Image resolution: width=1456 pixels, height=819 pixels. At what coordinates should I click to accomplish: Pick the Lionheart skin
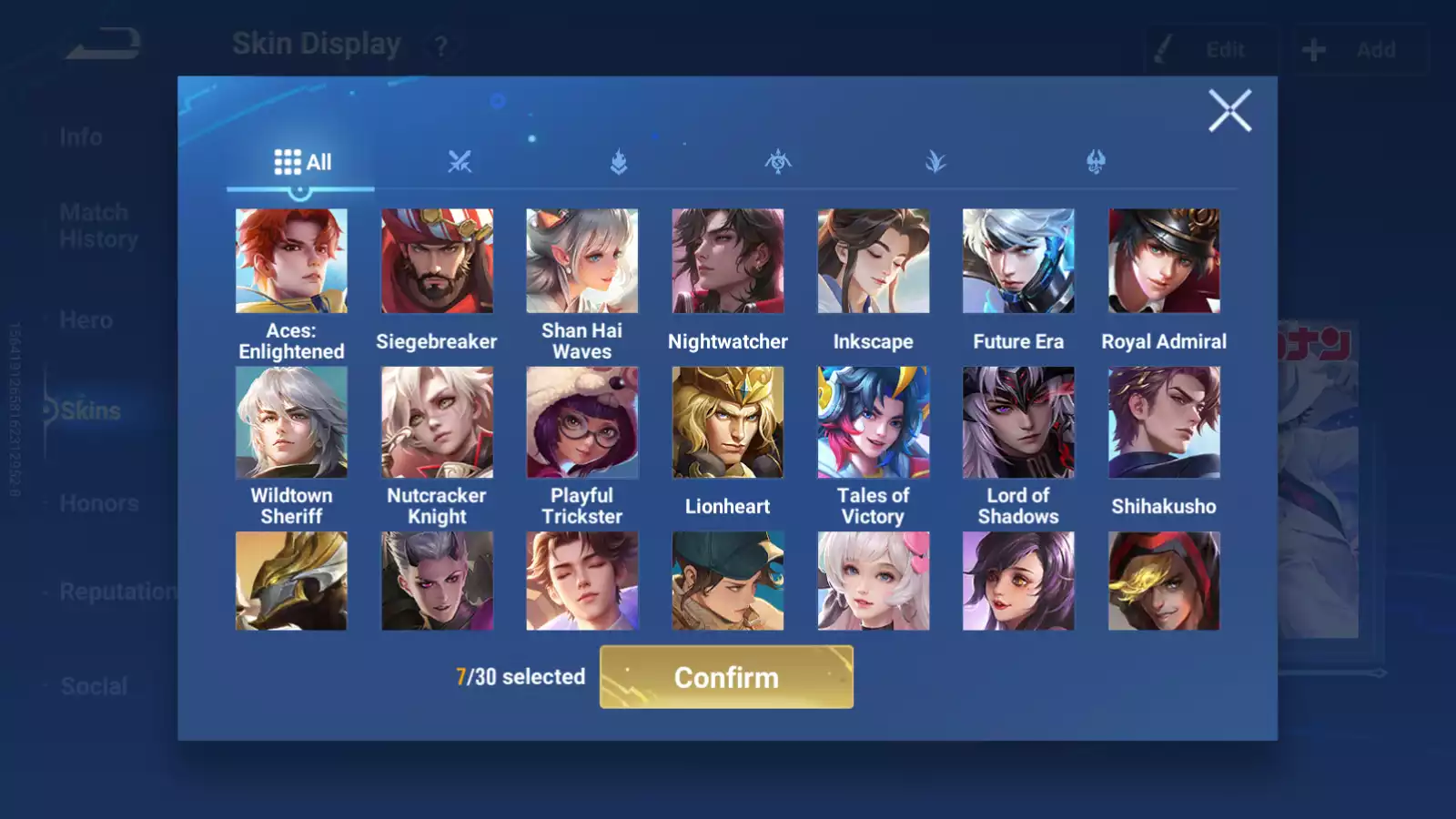point(728,422)
